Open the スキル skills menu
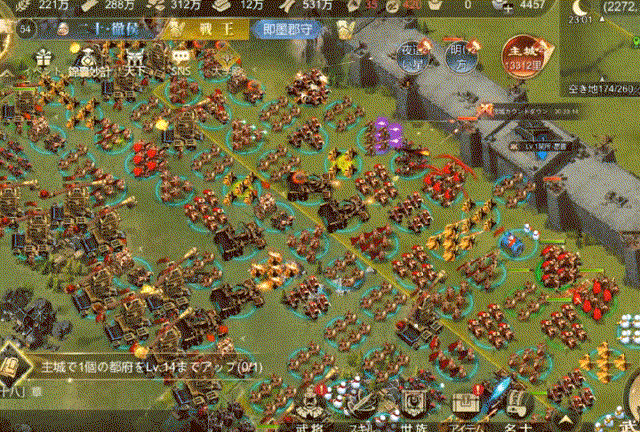640x432 pixels. 361,408
